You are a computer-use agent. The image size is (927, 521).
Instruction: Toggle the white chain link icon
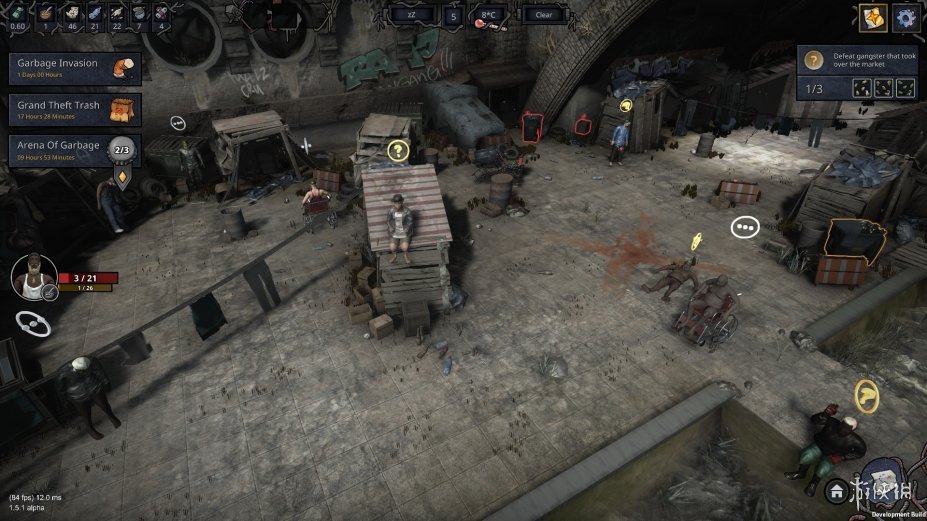(33, 323)
